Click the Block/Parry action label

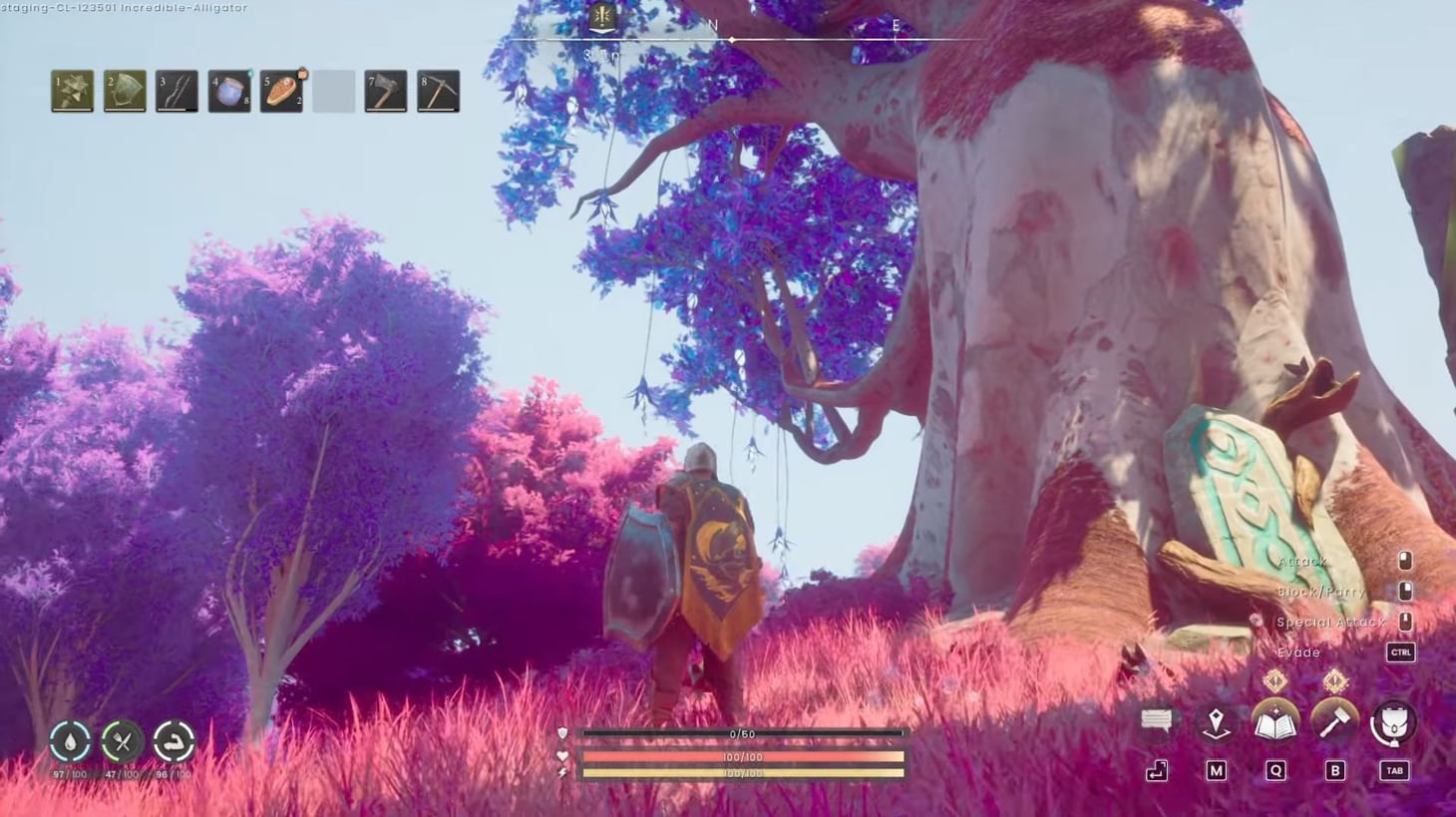point(1321,591)
